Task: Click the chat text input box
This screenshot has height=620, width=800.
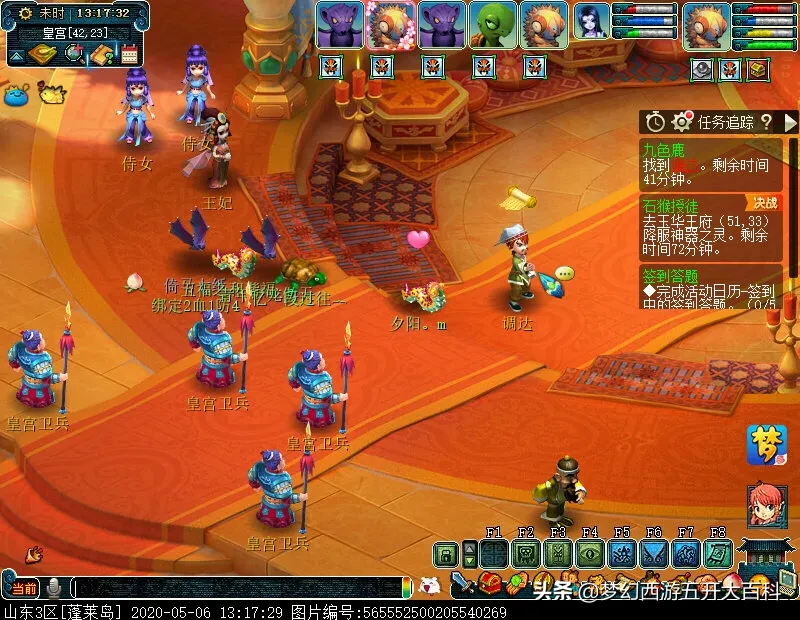Action: click(x=240, y=588)
